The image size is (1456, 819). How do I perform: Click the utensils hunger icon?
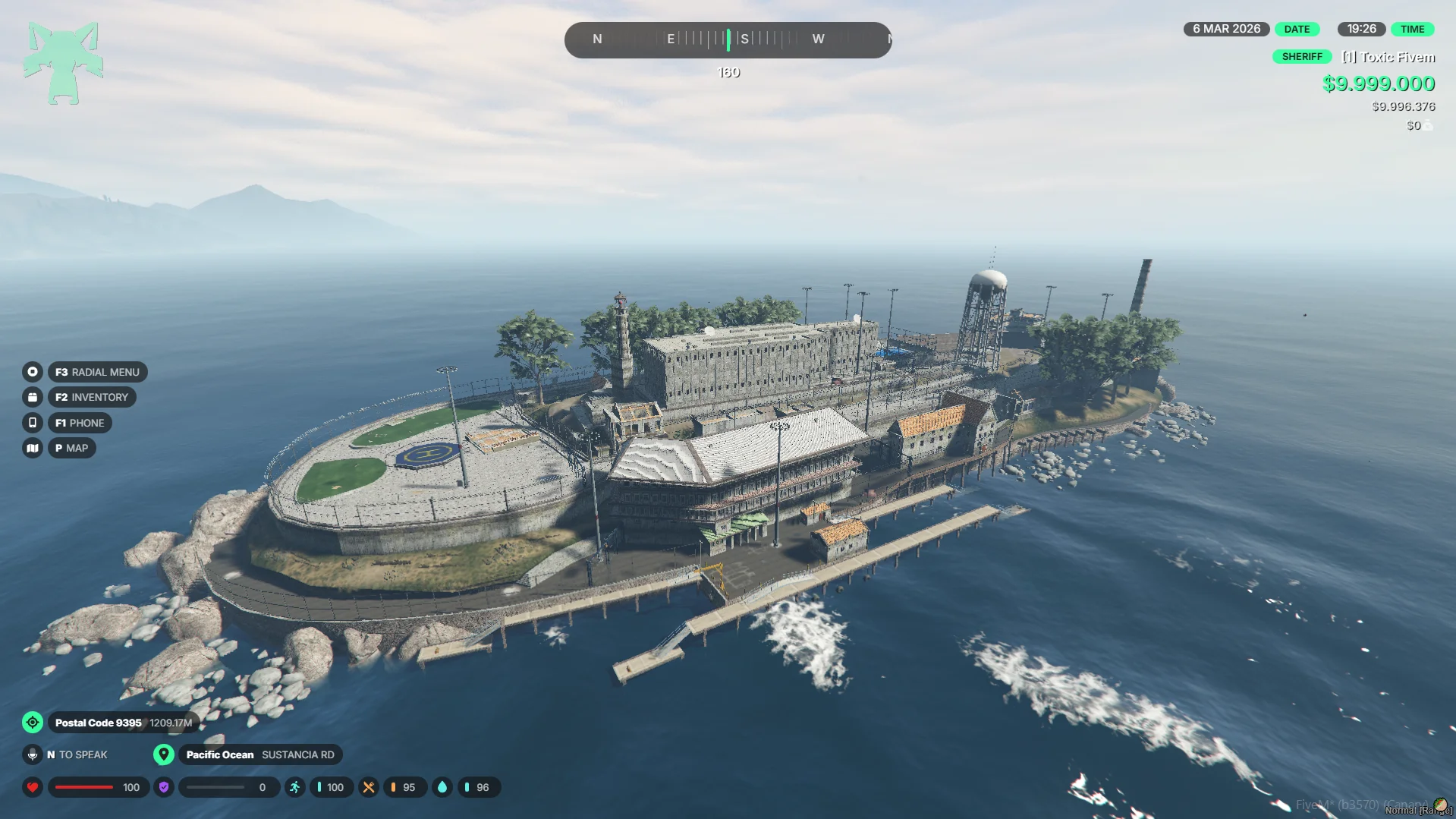pyautogui.click(x=369, y=787)
